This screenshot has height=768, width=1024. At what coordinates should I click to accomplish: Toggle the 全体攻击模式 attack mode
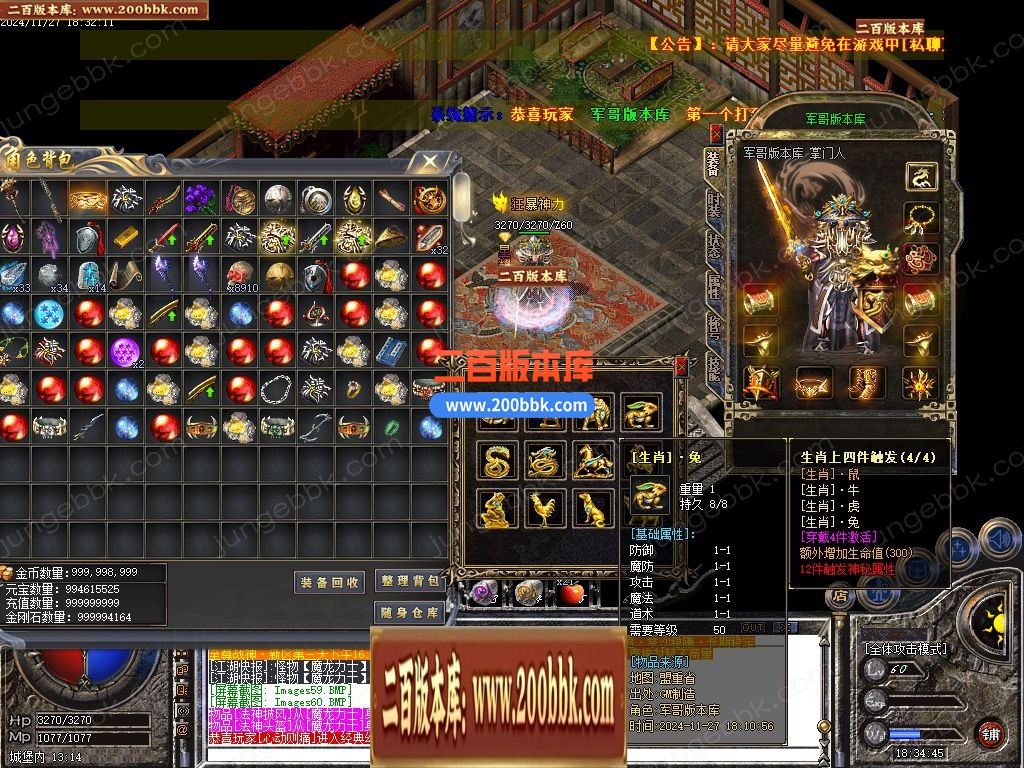(x=906, y=648)
